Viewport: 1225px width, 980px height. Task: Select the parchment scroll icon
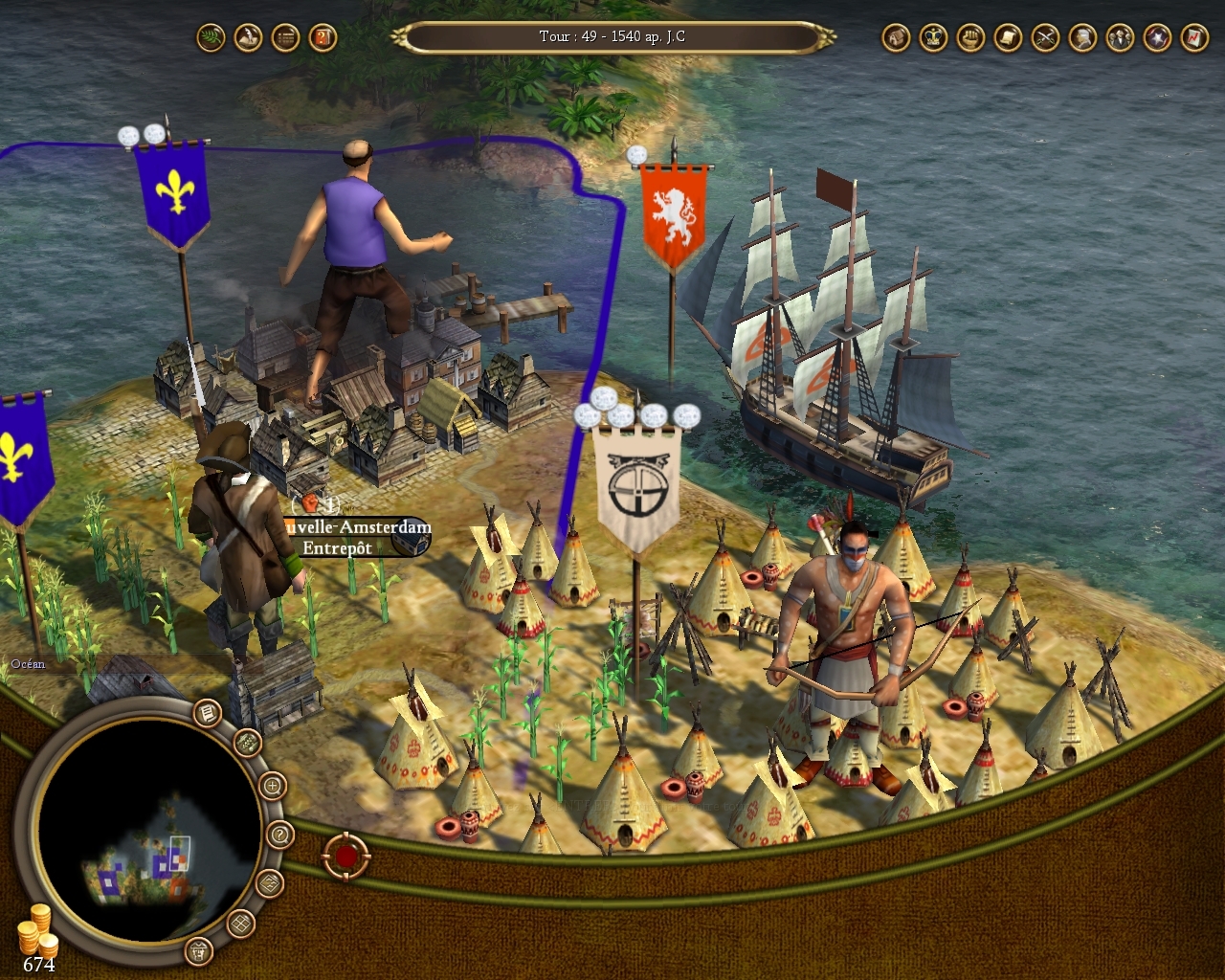(1008, 38)
